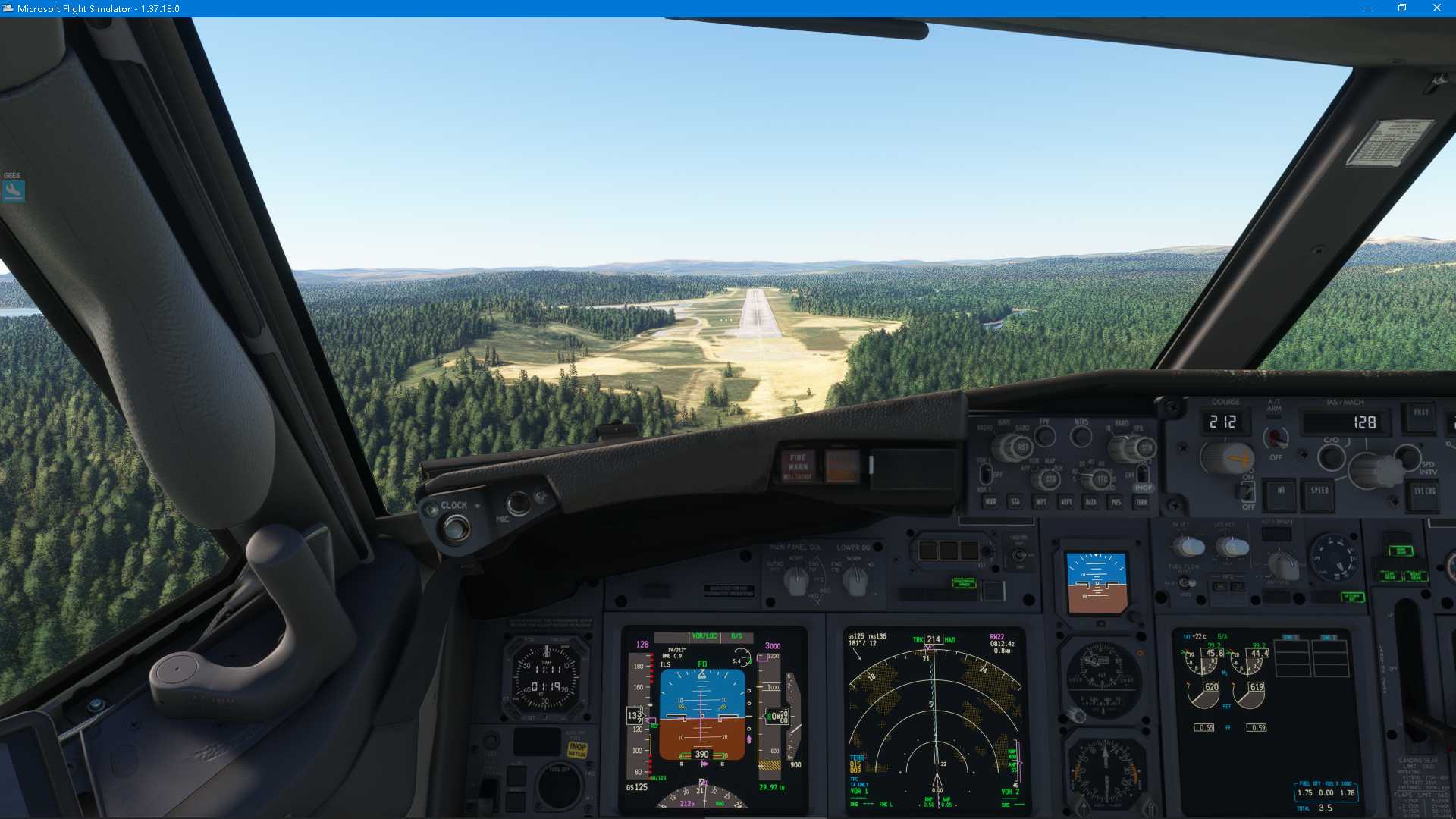Rotate the COURSE selector knob

pyautogui.click(x=1228, y=457)
